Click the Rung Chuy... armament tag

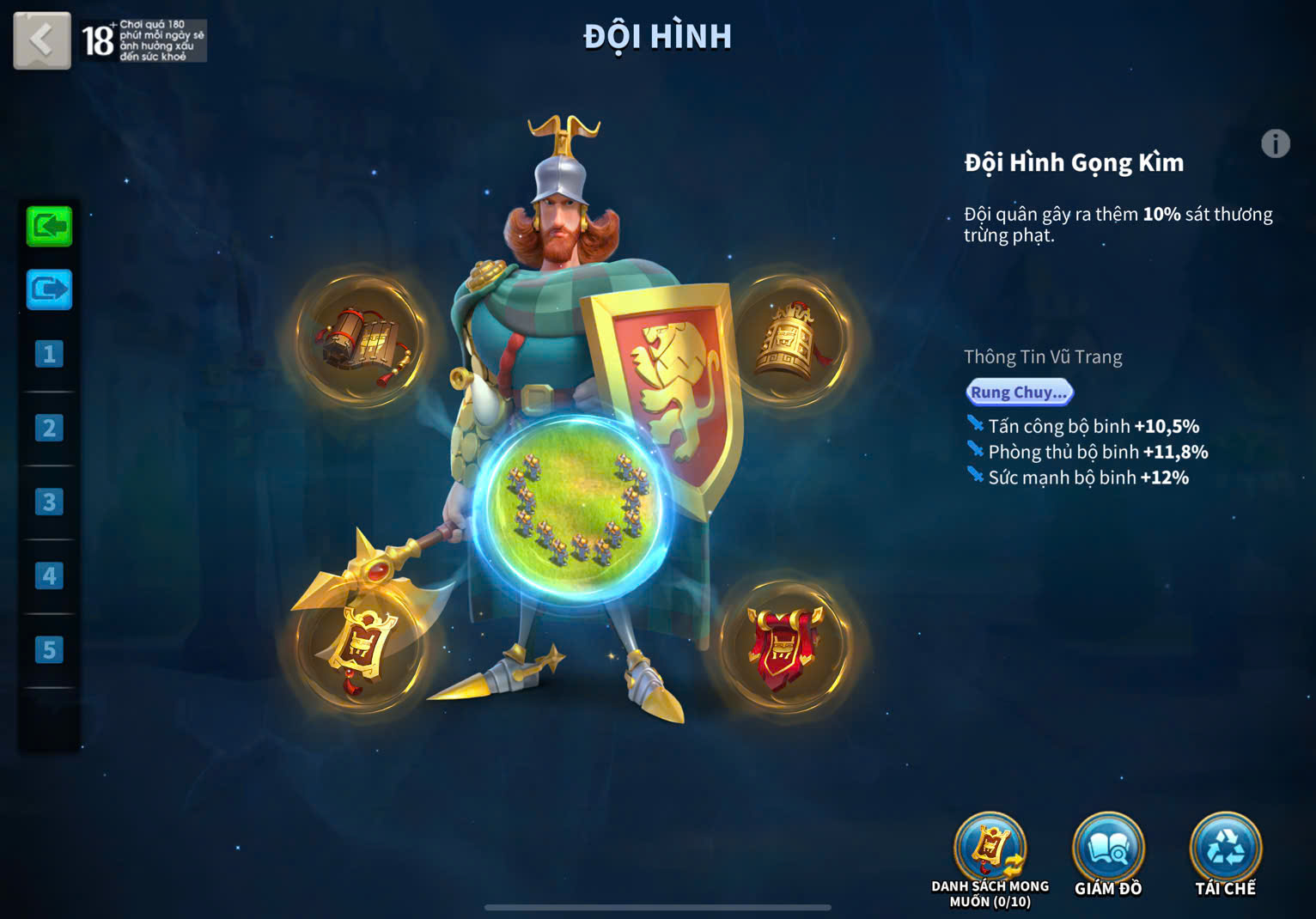point(1019,393)
